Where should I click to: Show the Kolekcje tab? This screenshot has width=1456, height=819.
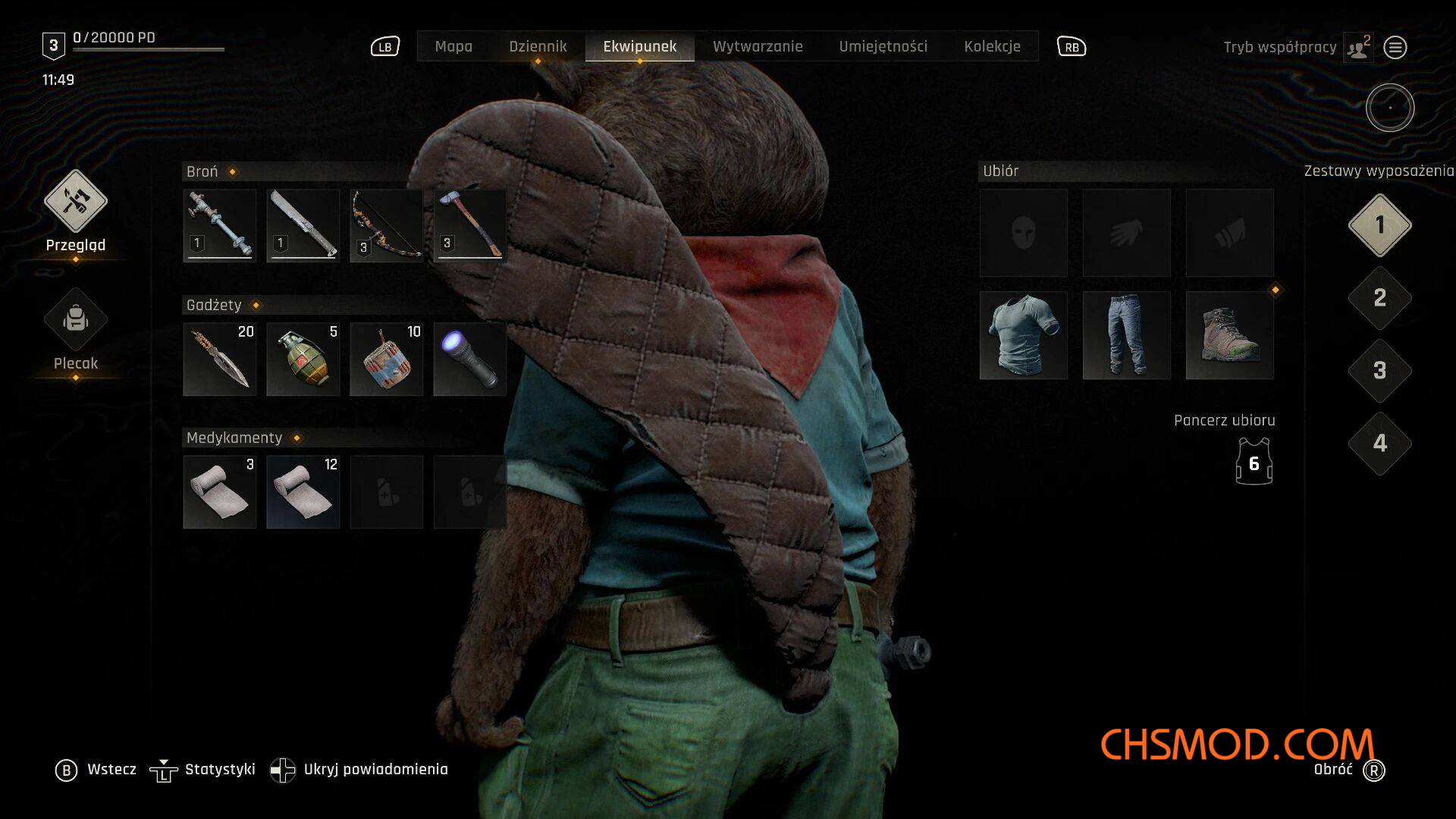coord(992,46)
